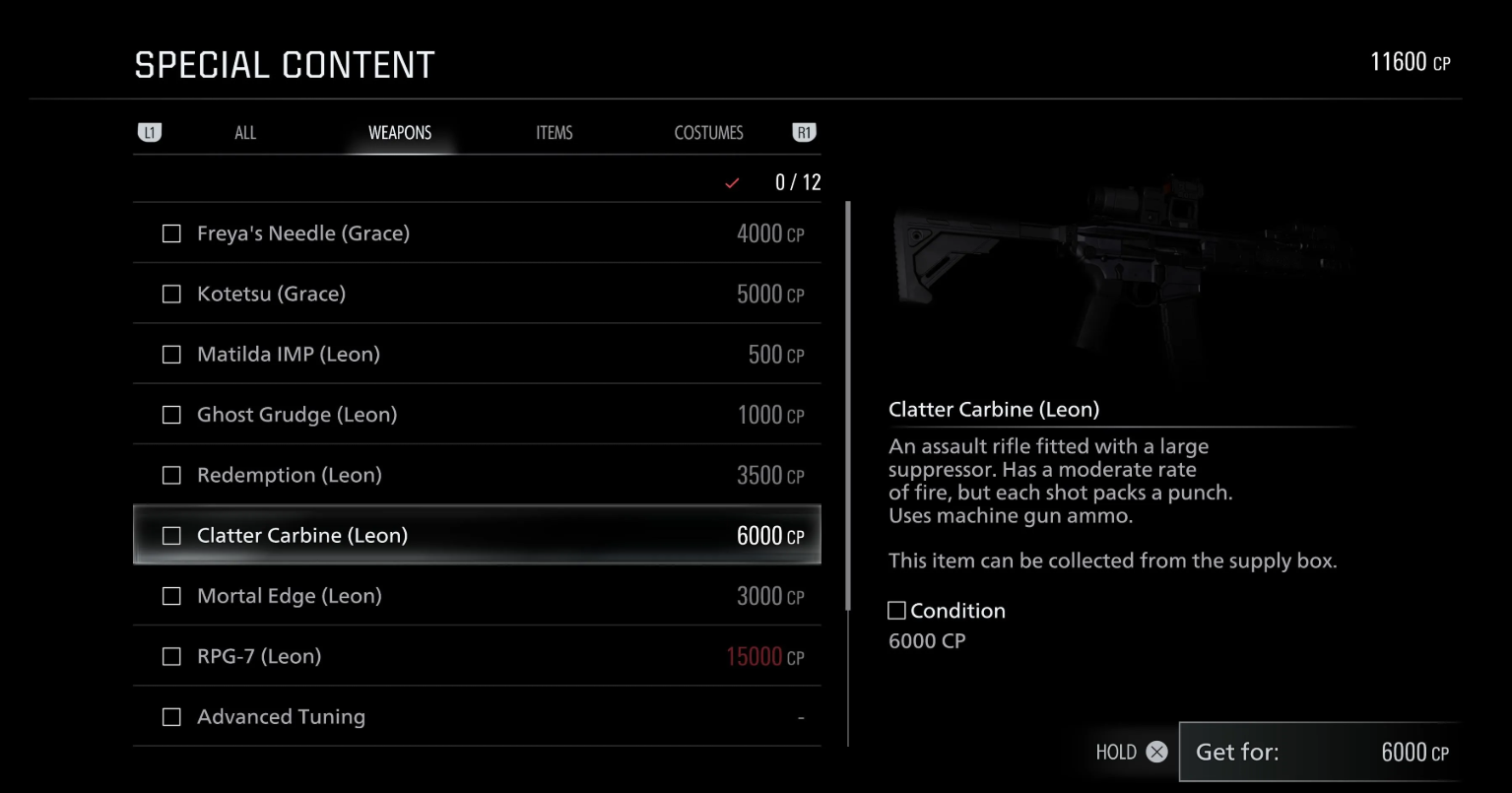Choose the Redemption (Leon) row

tap(477, 475)
